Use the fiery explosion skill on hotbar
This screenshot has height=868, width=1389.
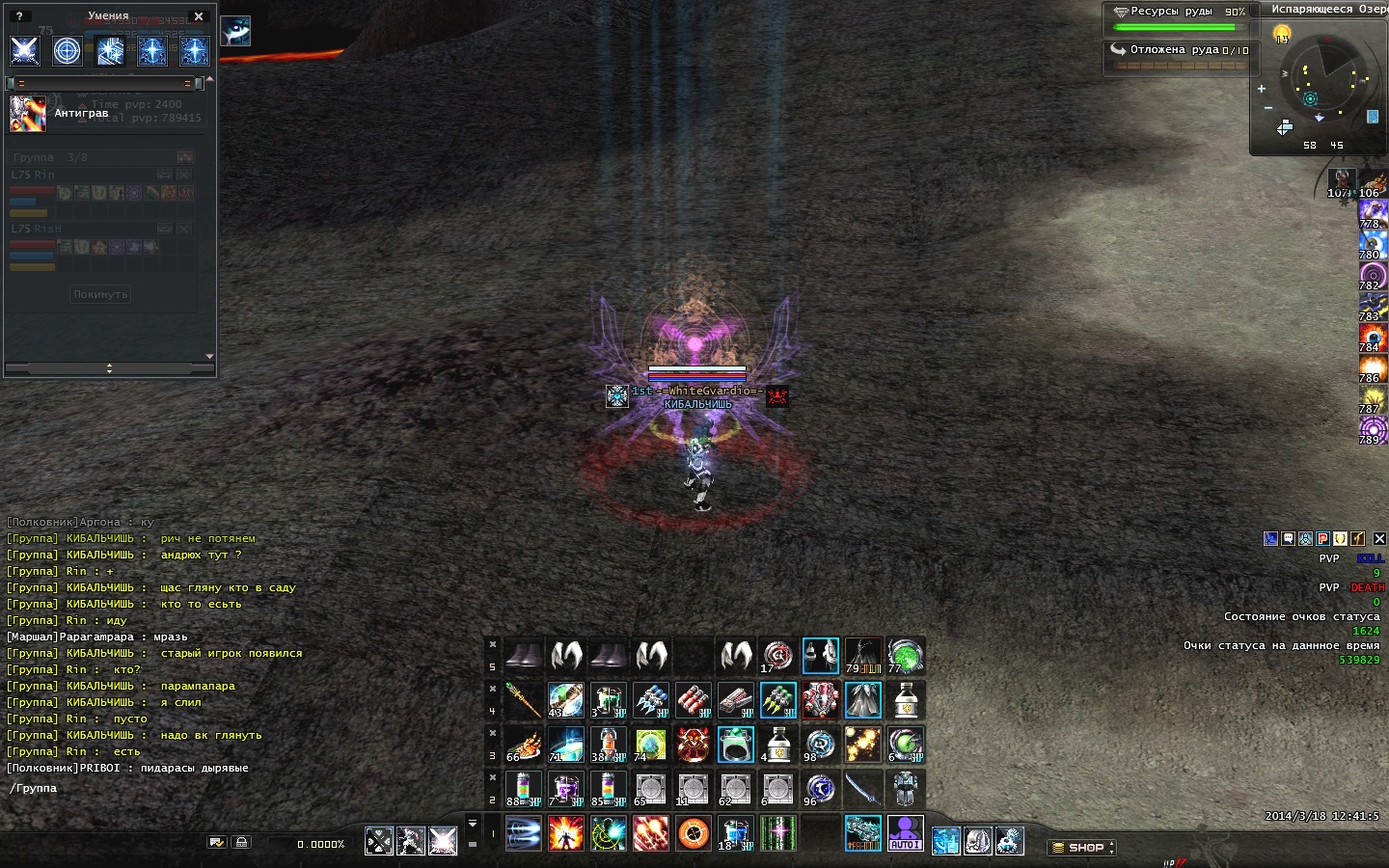click(565, 833)
